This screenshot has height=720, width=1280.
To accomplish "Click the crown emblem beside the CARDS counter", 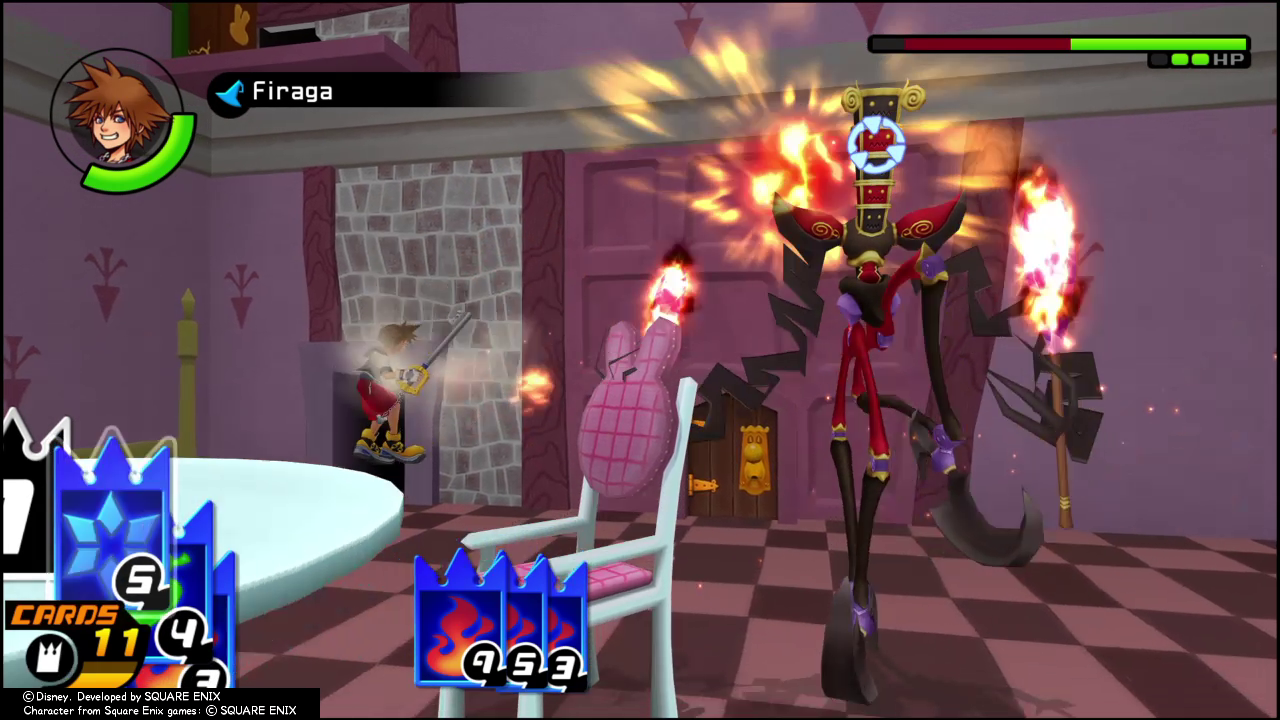I will tap(49, 657).
